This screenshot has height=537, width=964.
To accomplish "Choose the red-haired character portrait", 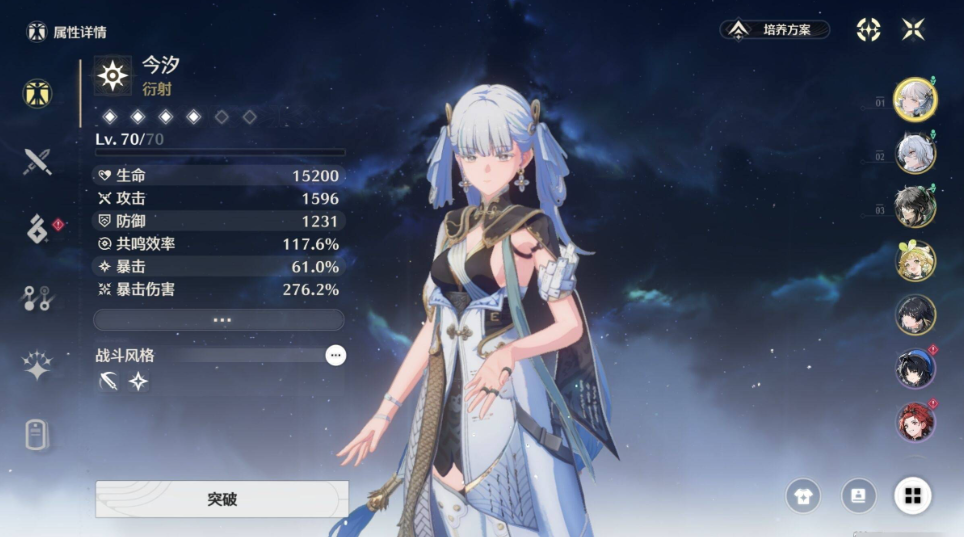I will tap(915, 422).
